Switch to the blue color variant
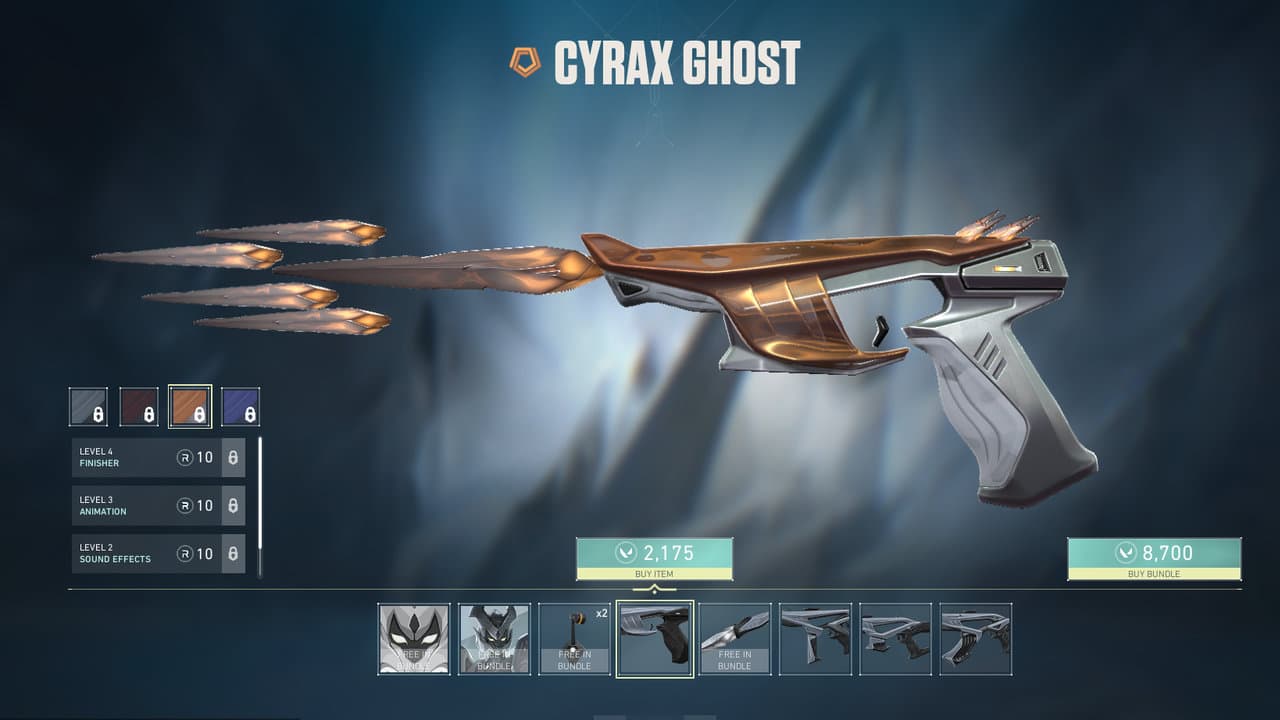 (x=240, y=407)
